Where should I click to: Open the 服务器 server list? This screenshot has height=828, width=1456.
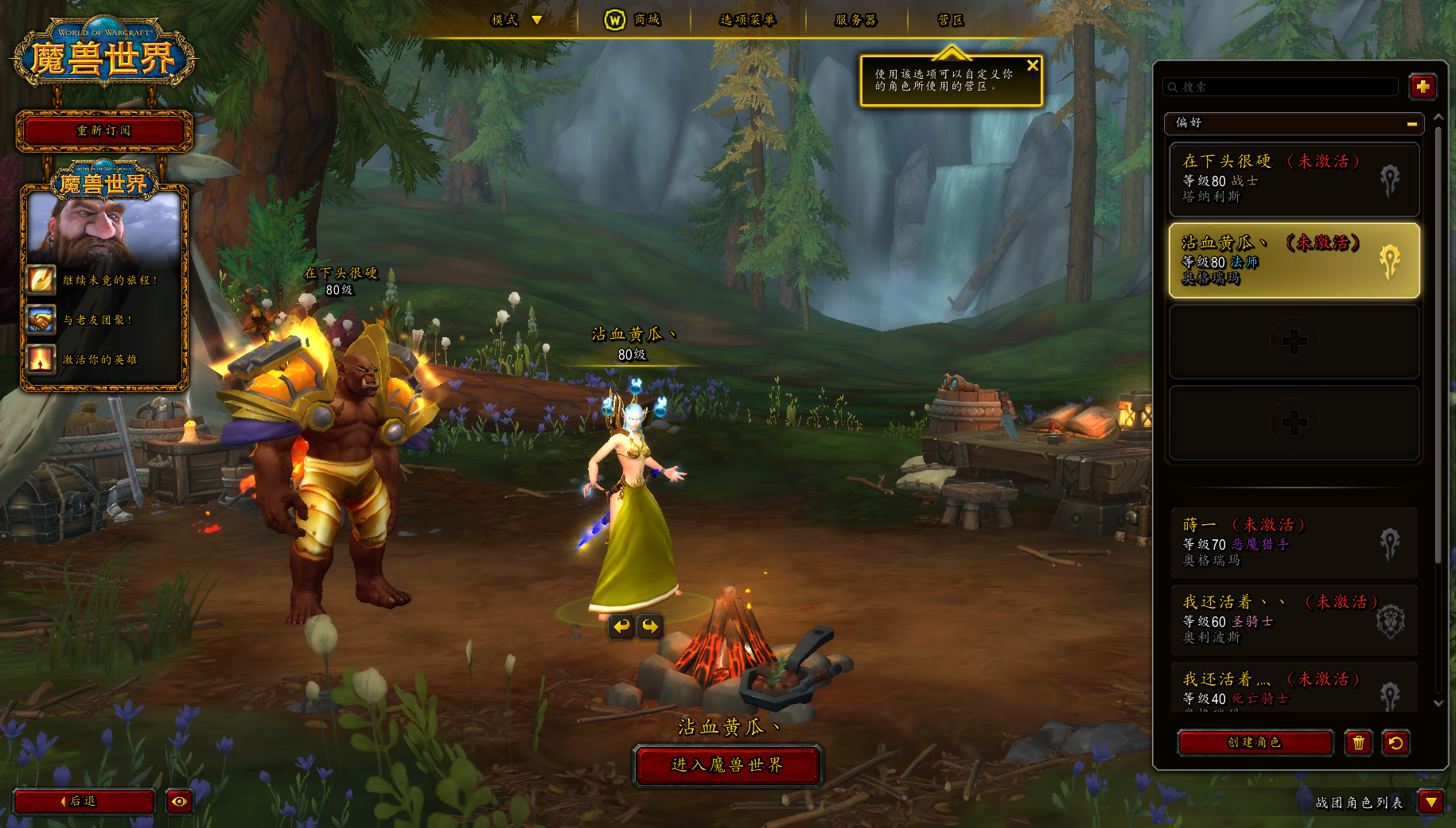(855, 20)
